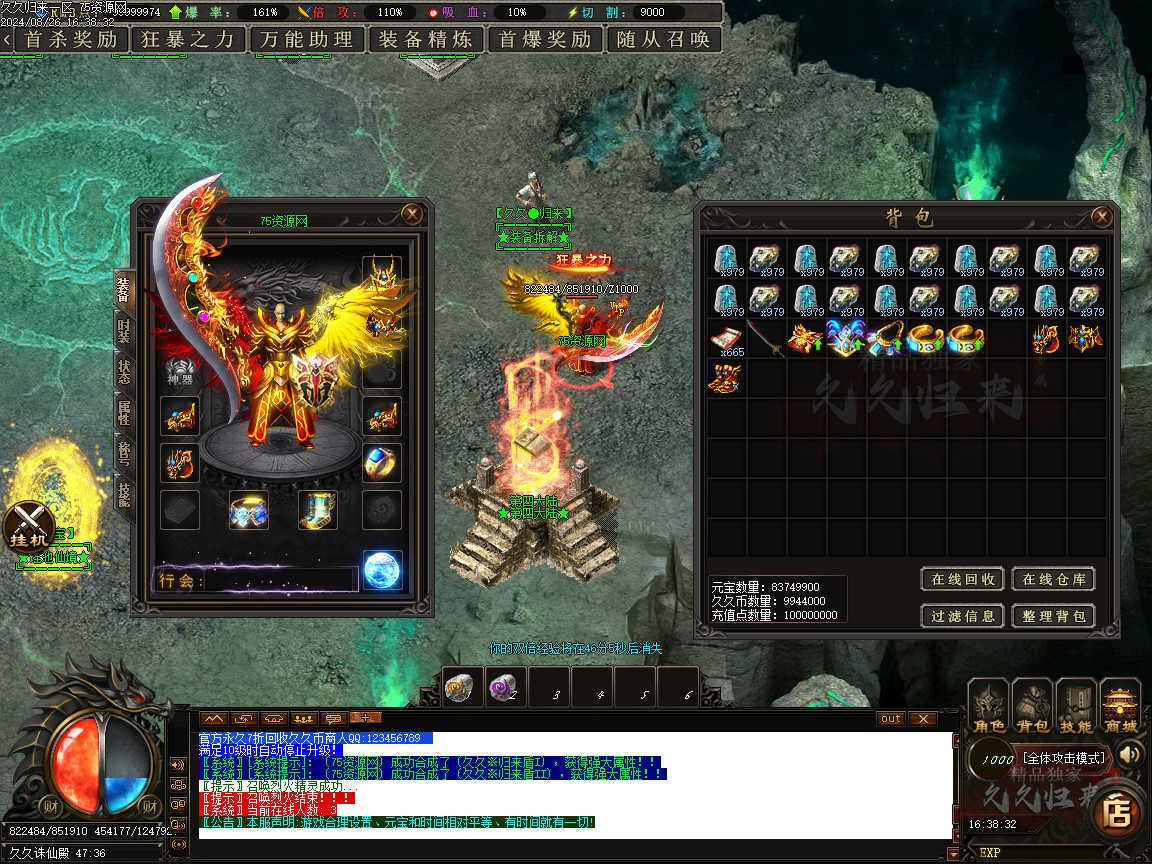
Task: Select the 装备精炼 button
Action: (x=426, y=40)
